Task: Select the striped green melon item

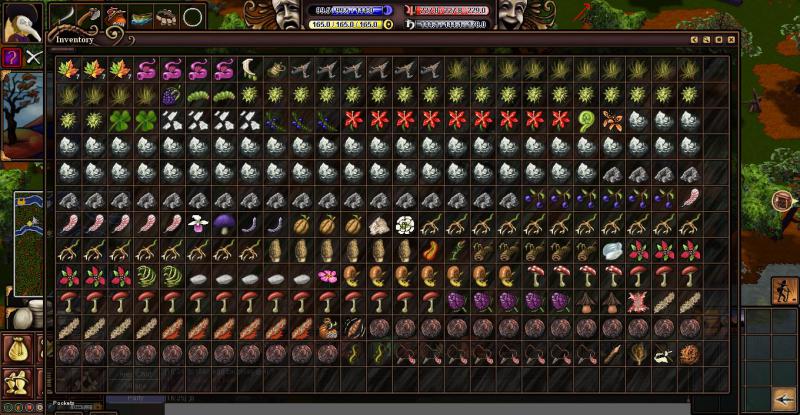Action: click(x=146, y=276)
